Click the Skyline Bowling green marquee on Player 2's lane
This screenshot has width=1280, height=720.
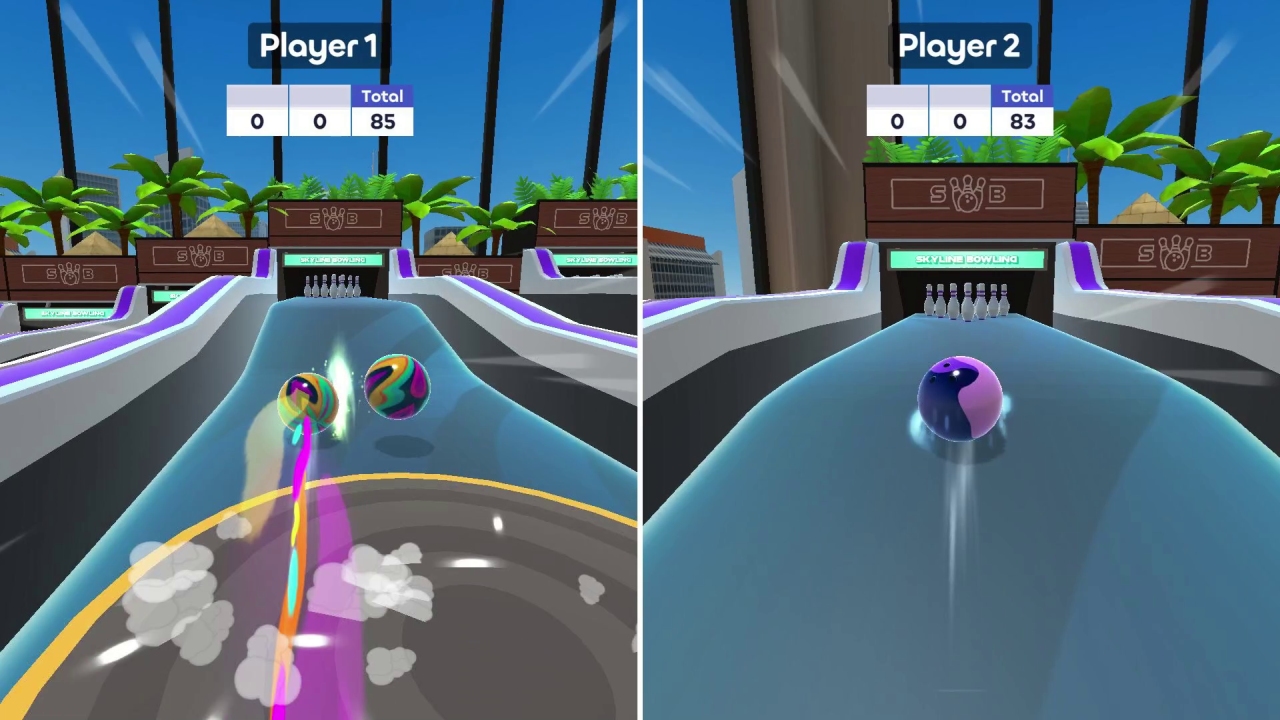[x=964, y=258]
